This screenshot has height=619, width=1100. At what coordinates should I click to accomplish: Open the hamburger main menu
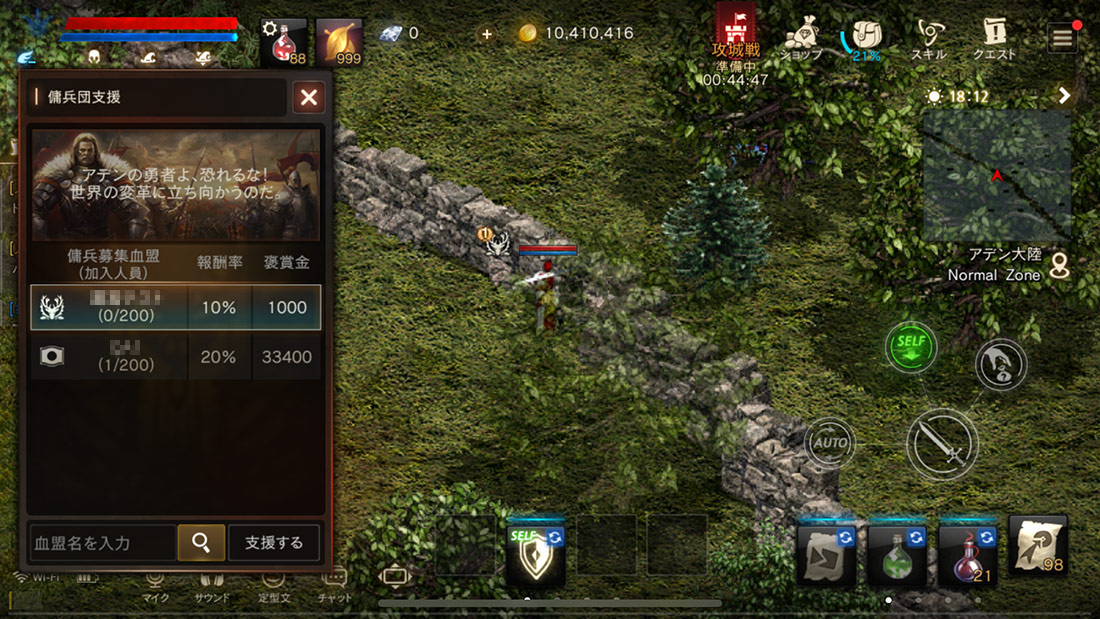[x=1062, y=38]
